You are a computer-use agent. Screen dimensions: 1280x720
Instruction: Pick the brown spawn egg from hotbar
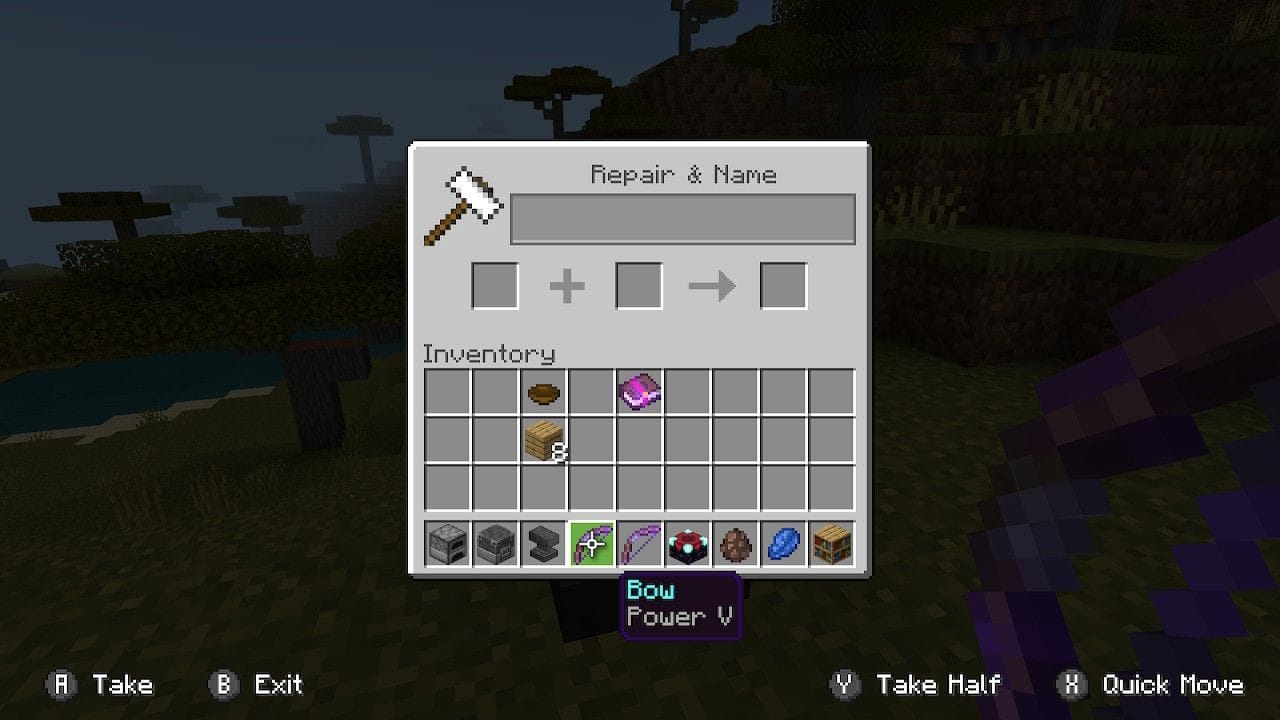click(735, 543)
